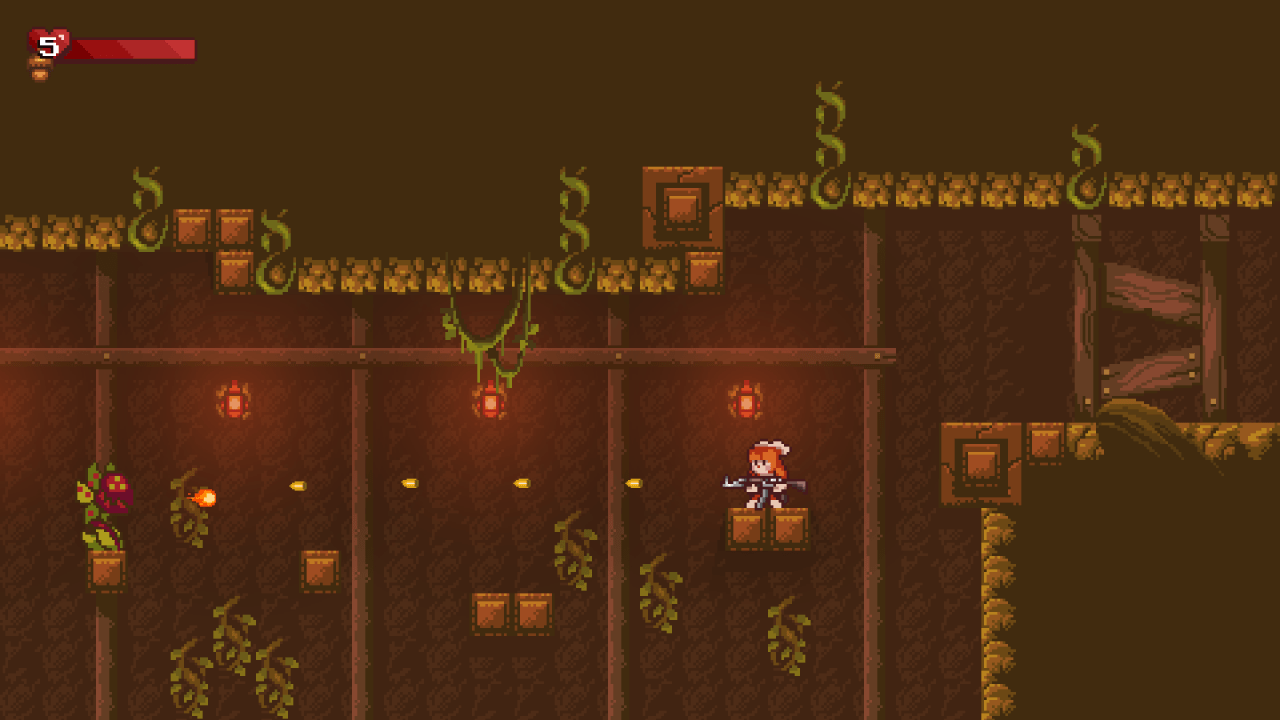Select the acorn item icon under the heart
Screen dimensions: 1280x720
click(39, 70)
